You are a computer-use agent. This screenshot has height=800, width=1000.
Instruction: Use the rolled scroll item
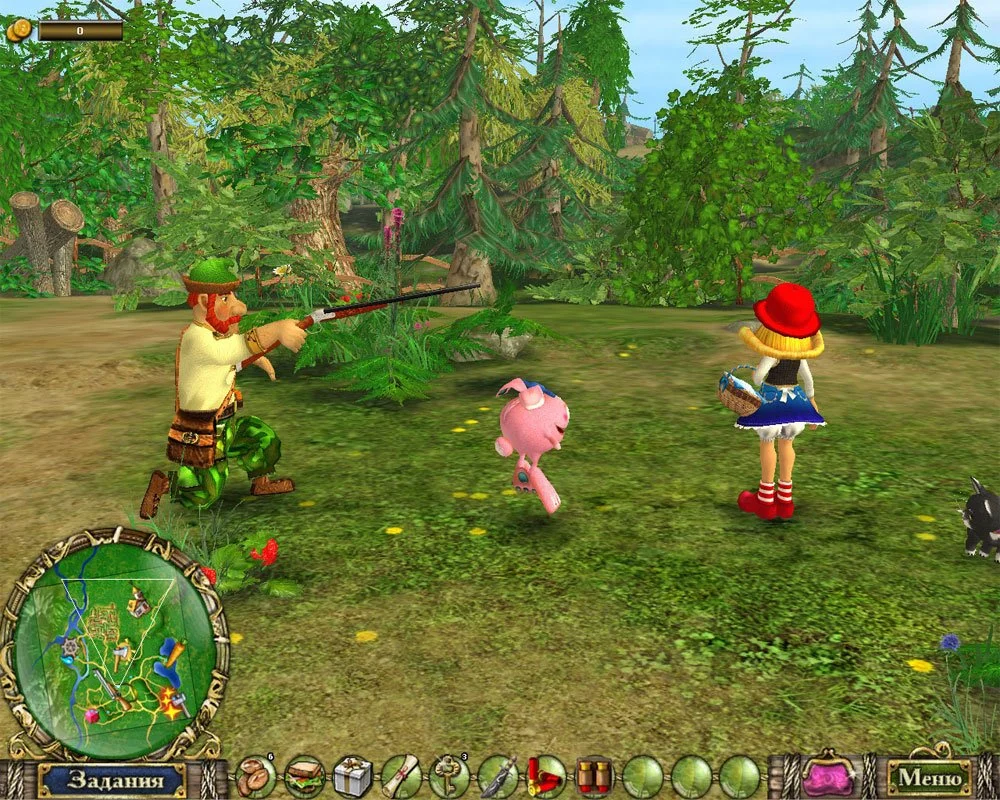(401, 777)
